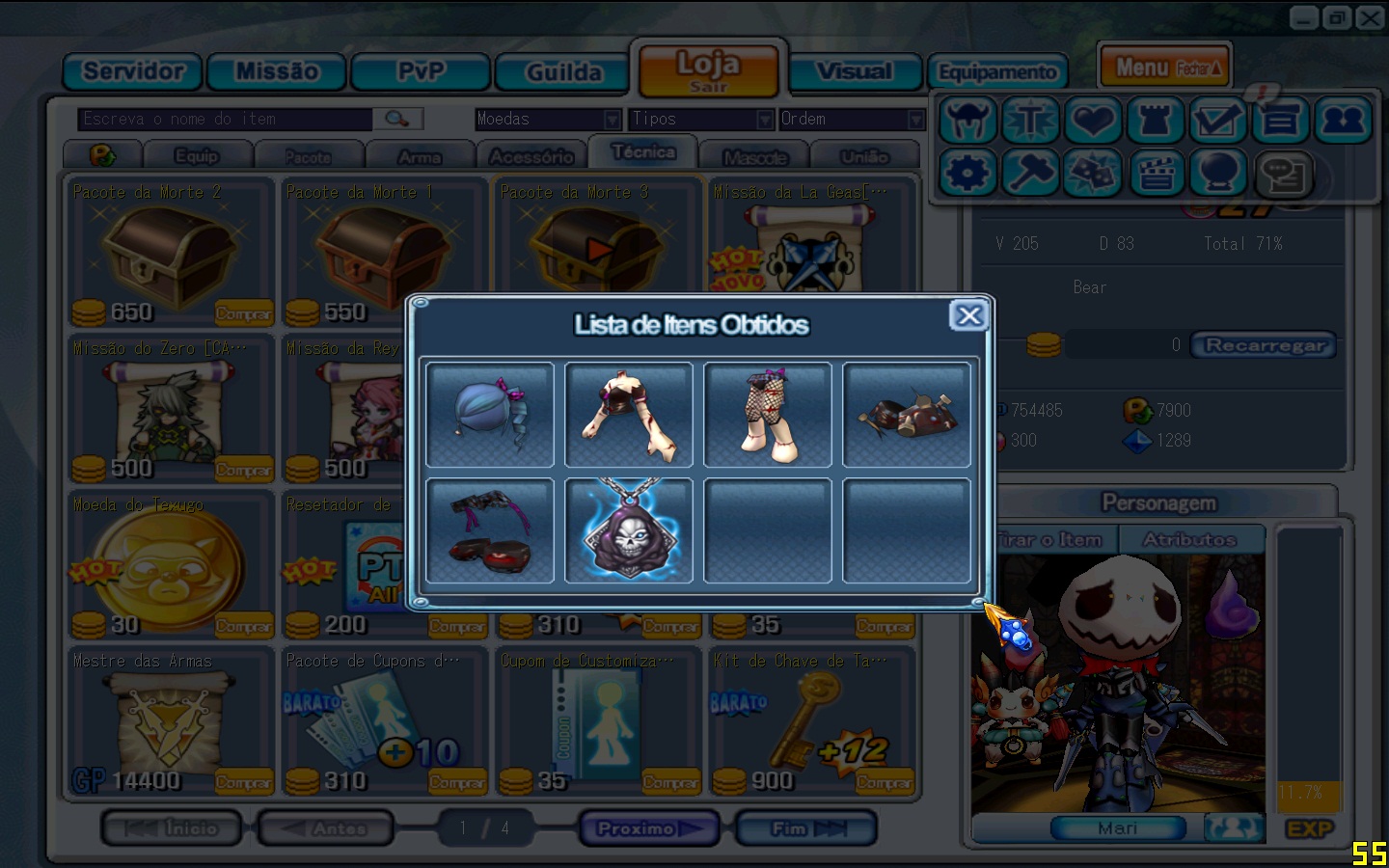Open the Equipamento tab
Viewport: 1389px width, 868px height.
tap(997, 72)
